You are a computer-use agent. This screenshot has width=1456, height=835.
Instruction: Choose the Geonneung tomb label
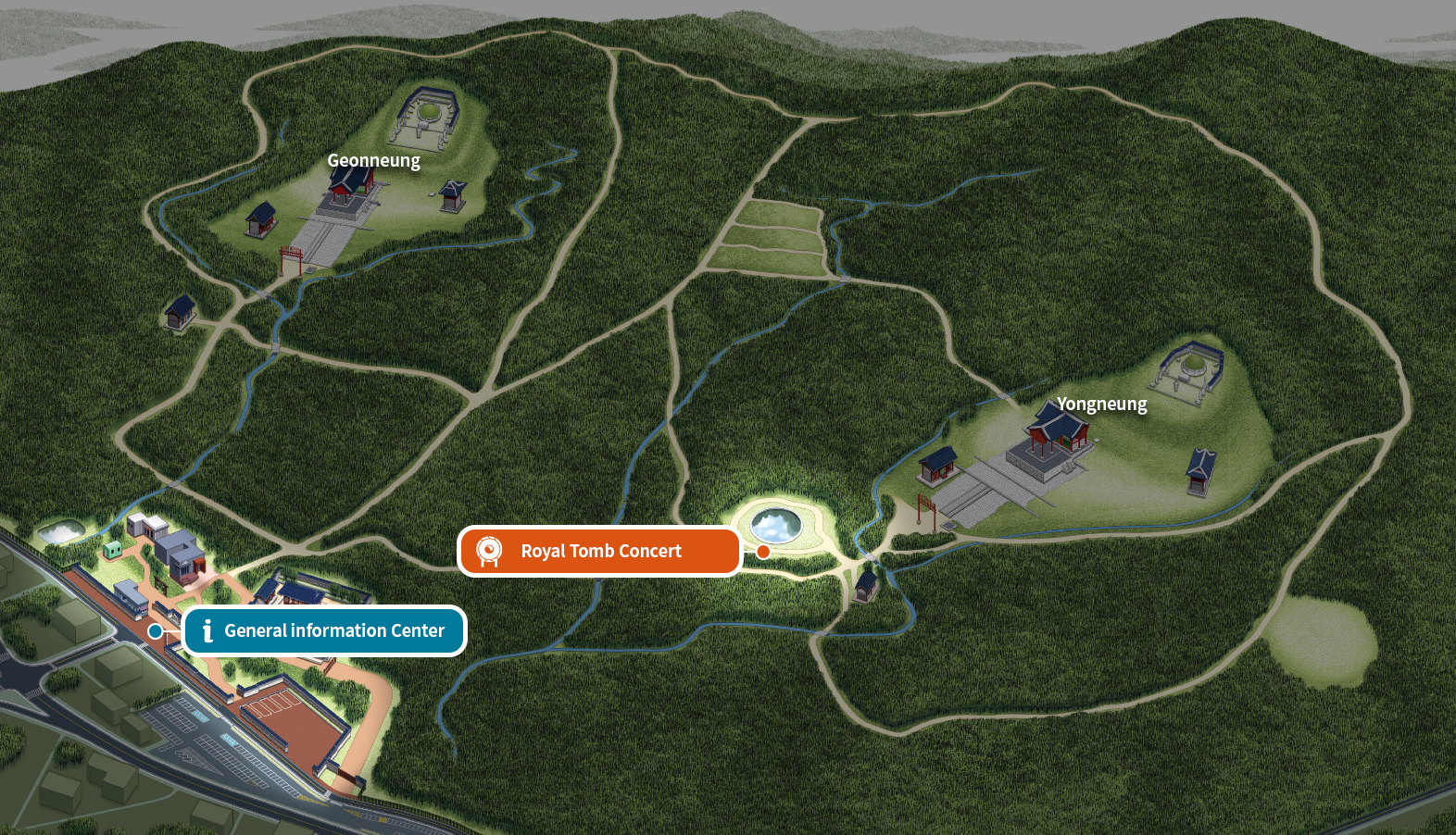(x=373, y=160)
